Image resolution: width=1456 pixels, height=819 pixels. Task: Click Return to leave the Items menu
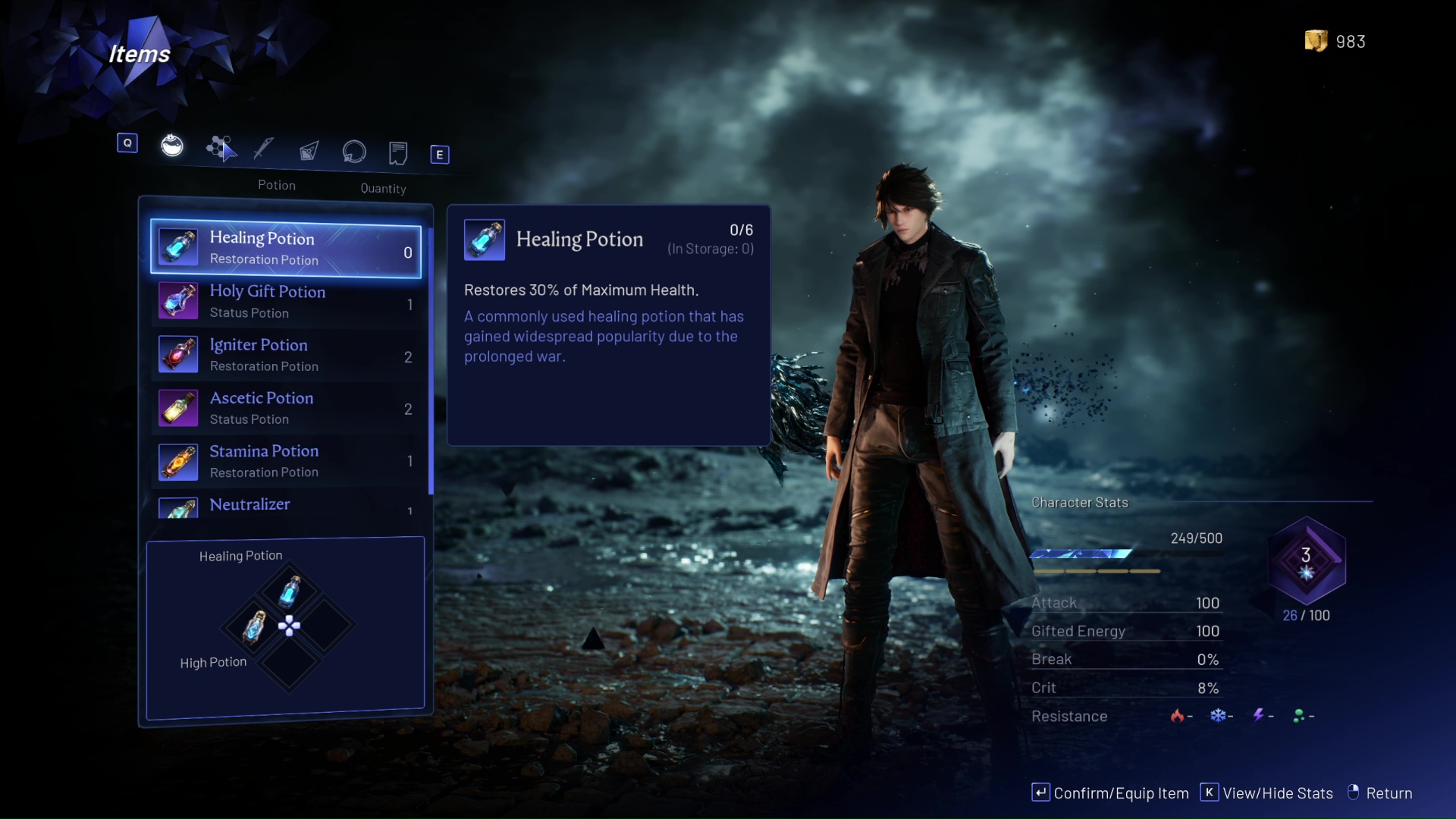tap(1379, 793)
